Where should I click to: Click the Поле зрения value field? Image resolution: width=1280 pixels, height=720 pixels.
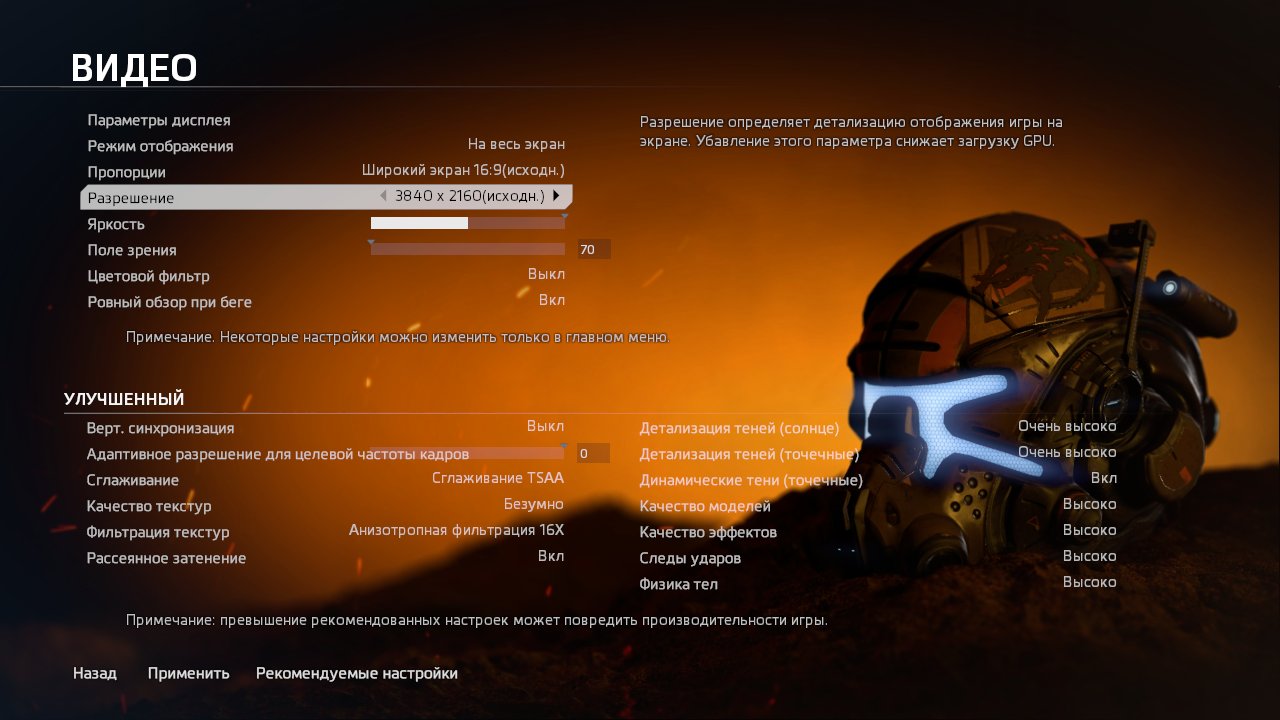591,248
